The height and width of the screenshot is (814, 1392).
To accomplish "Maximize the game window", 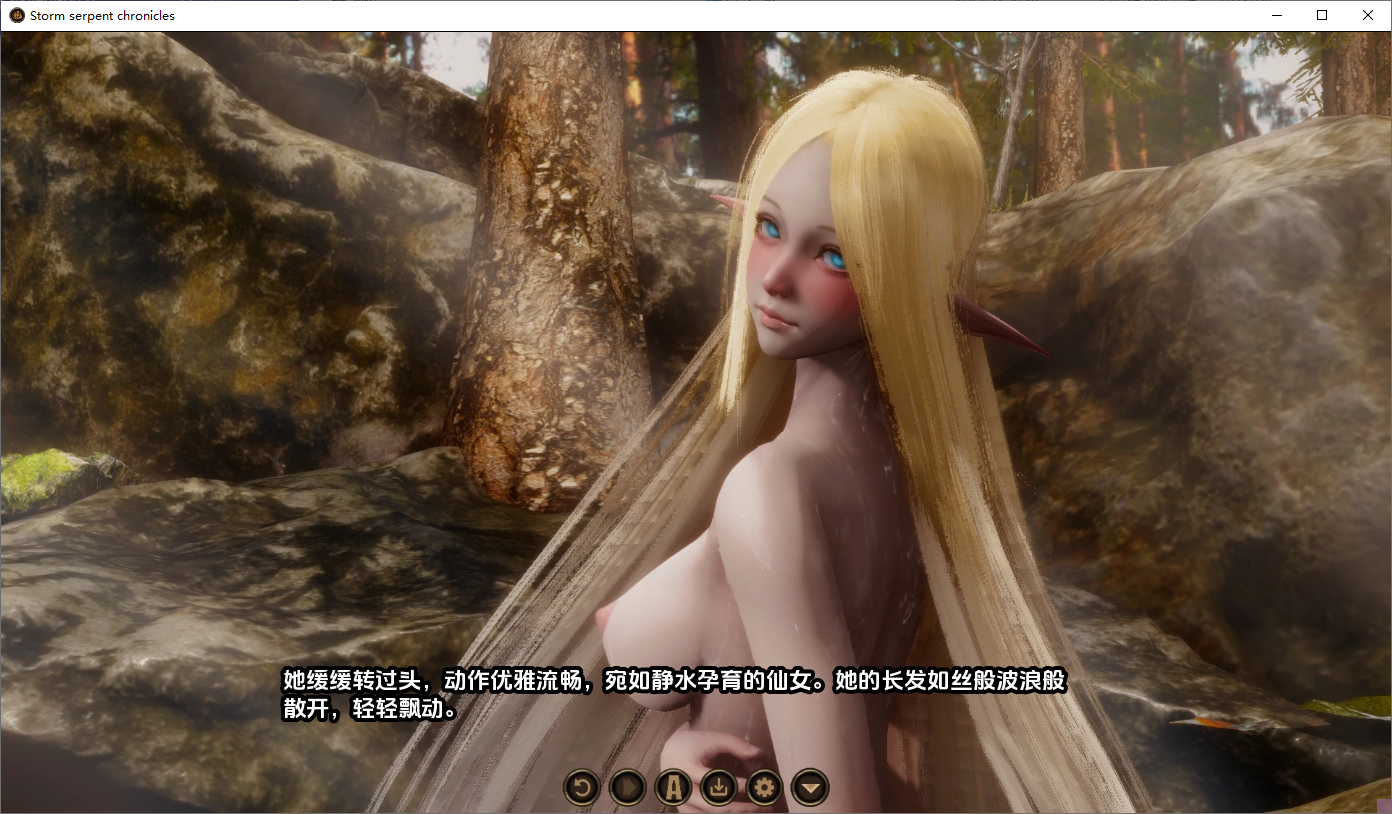I will (1322, 15).
